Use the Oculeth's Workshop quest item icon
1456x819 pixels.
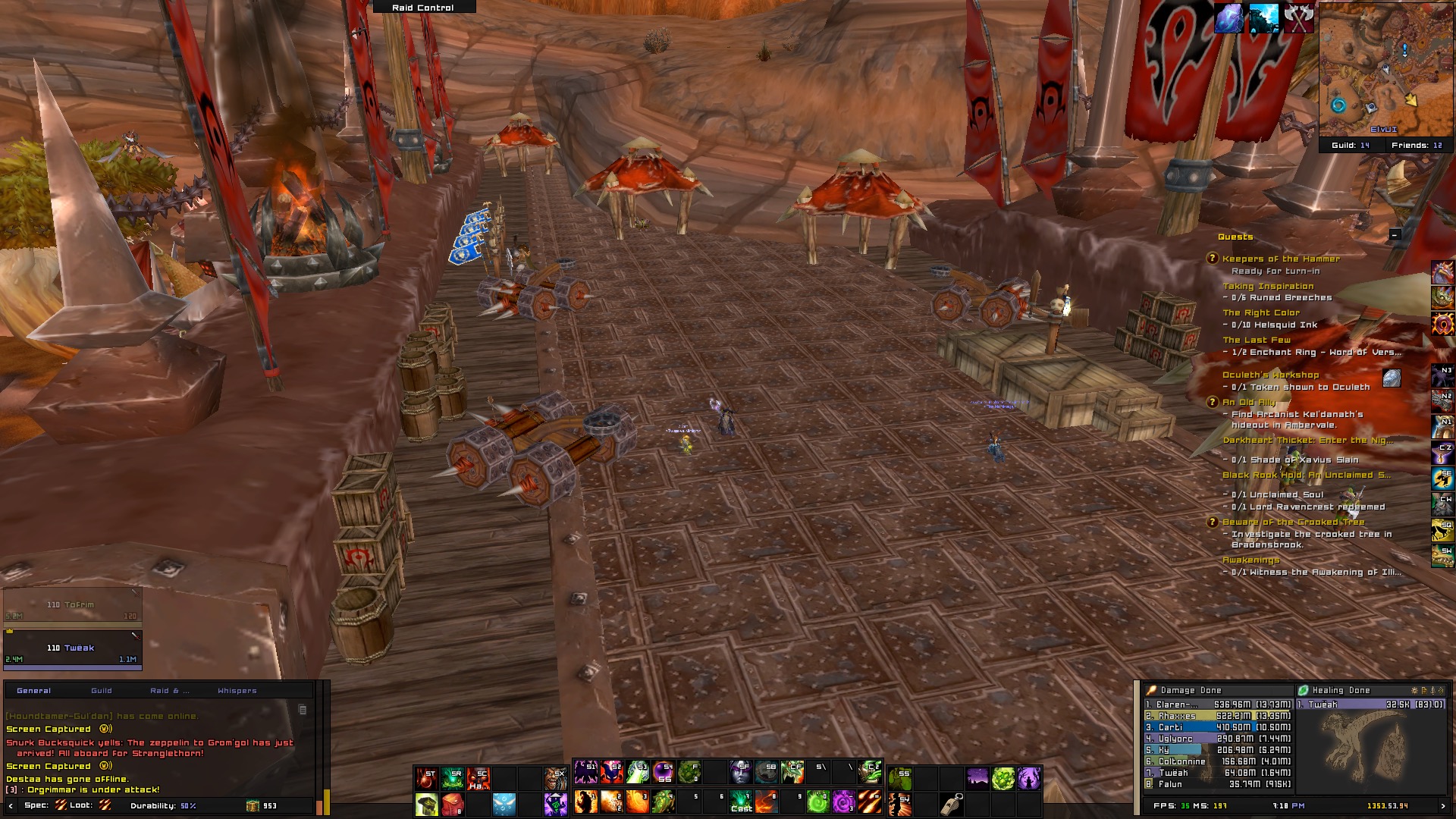[x=1392, y=378]
